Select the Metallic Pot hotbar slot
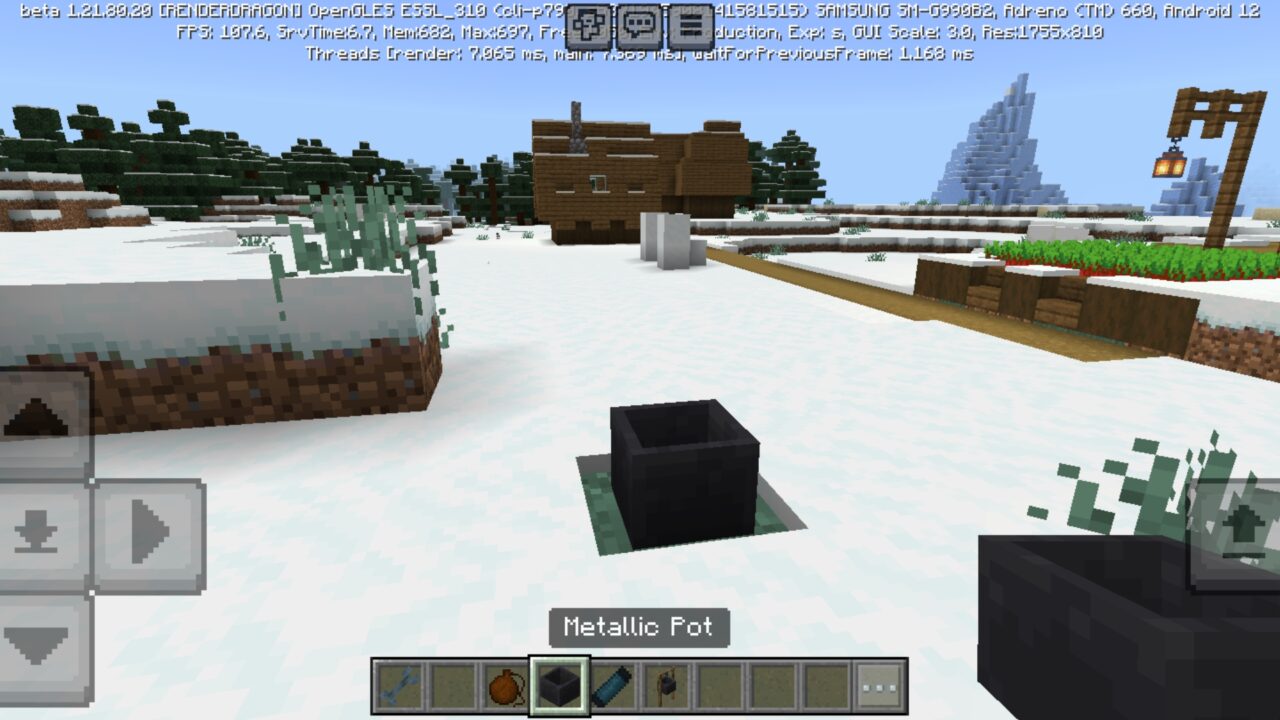The height and width of the screenshot is (720, 1280). pyautogui.click(x=559, y=686)
